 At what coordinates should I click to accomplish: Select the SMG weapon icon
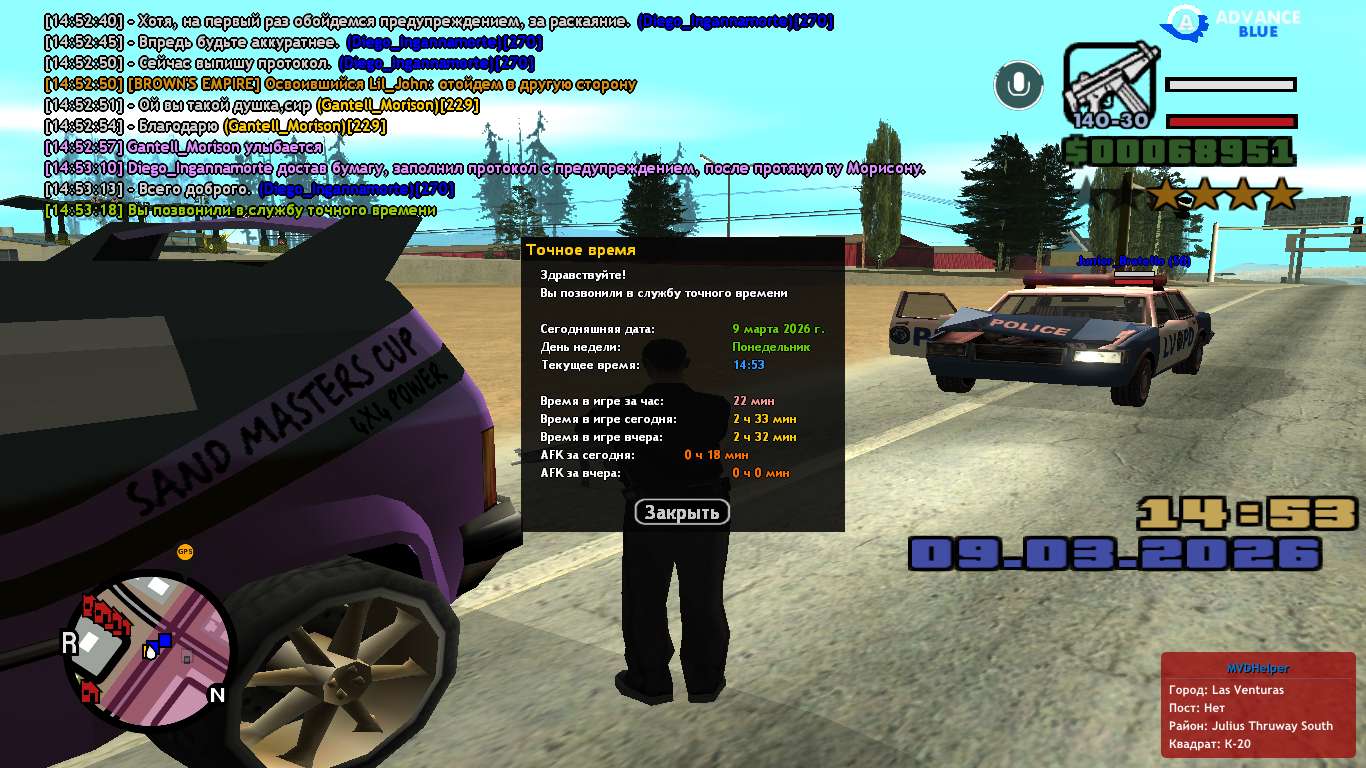tap(1110, 84)
